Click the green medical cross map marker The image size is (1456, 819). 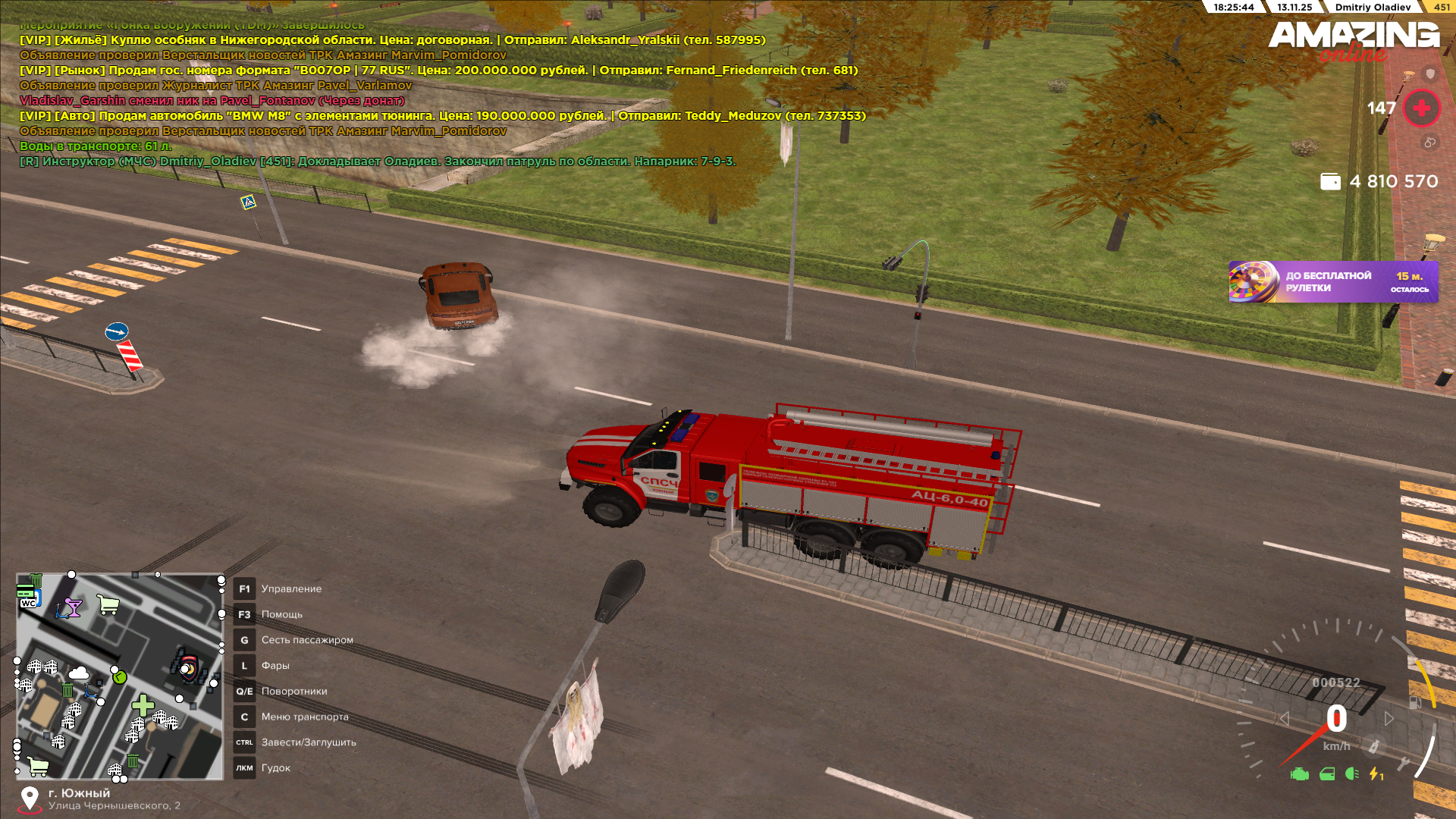143,705
